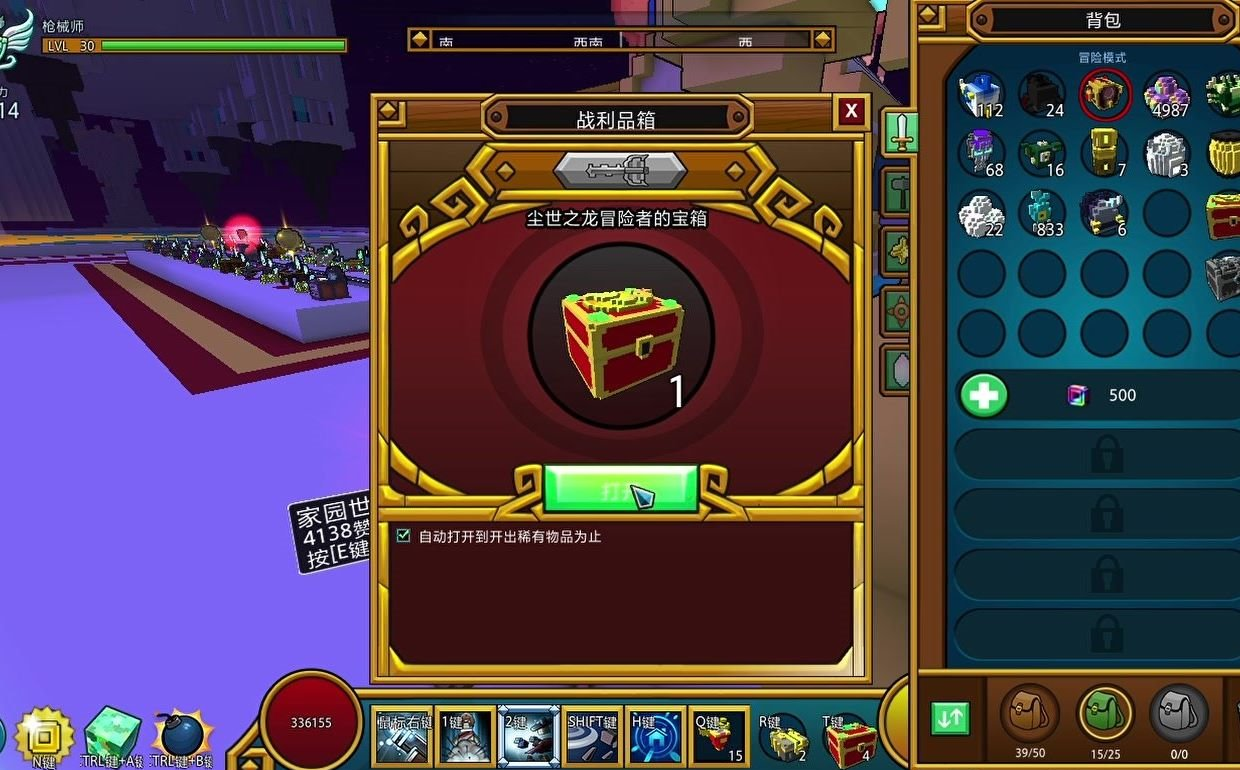
Task: Switch to the brown backpack tab 39/50
Action: [1029, 714]
